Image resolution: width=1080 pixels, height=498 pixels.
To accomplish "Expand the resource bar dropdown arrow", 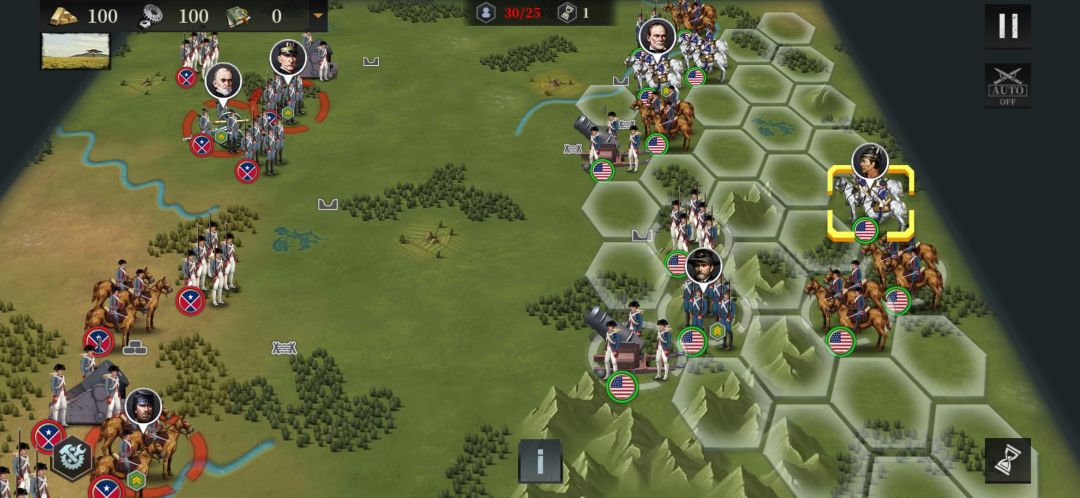I will [x=318, y=15].
